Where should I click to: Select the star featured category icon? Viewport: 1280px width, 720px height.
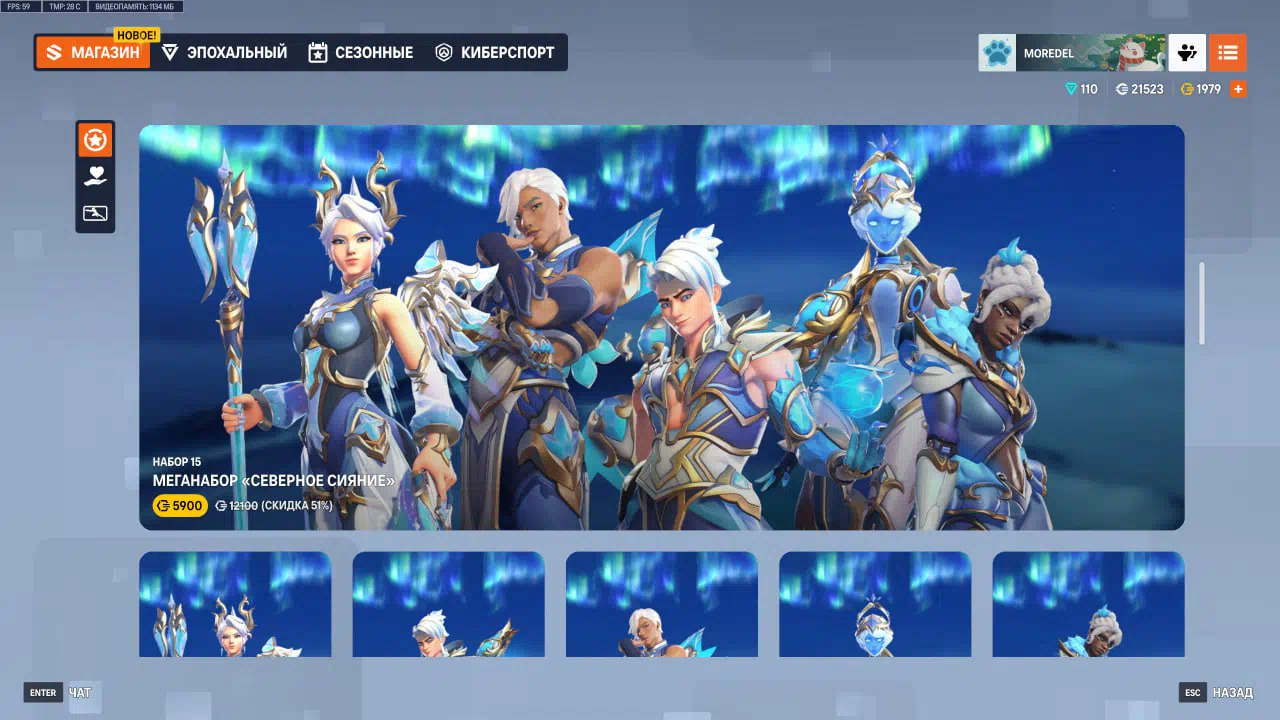pos(95,141)
